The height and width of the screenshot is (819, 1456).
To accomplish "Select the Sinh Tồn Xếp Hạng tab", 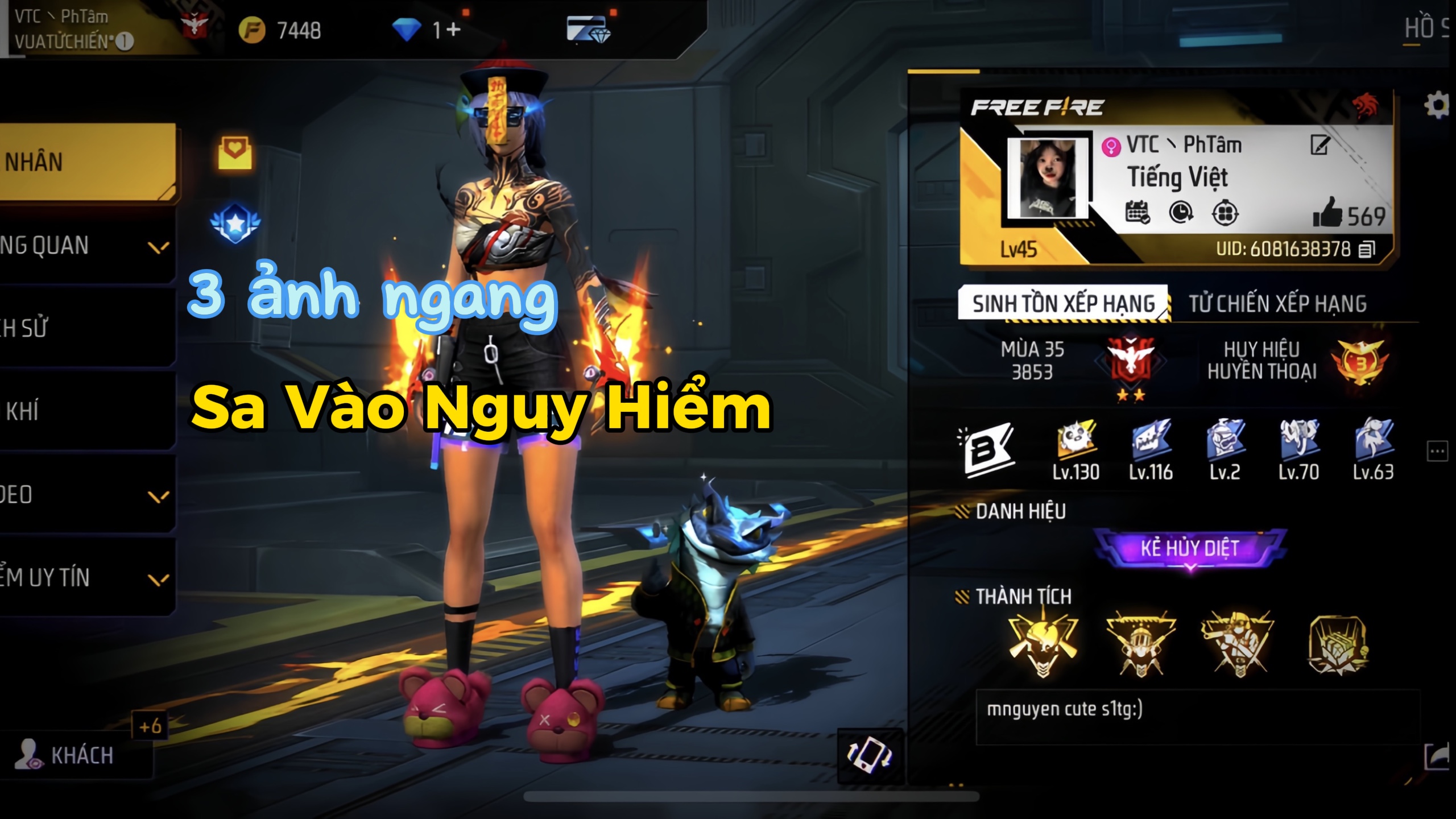I will pos(1064,304).
